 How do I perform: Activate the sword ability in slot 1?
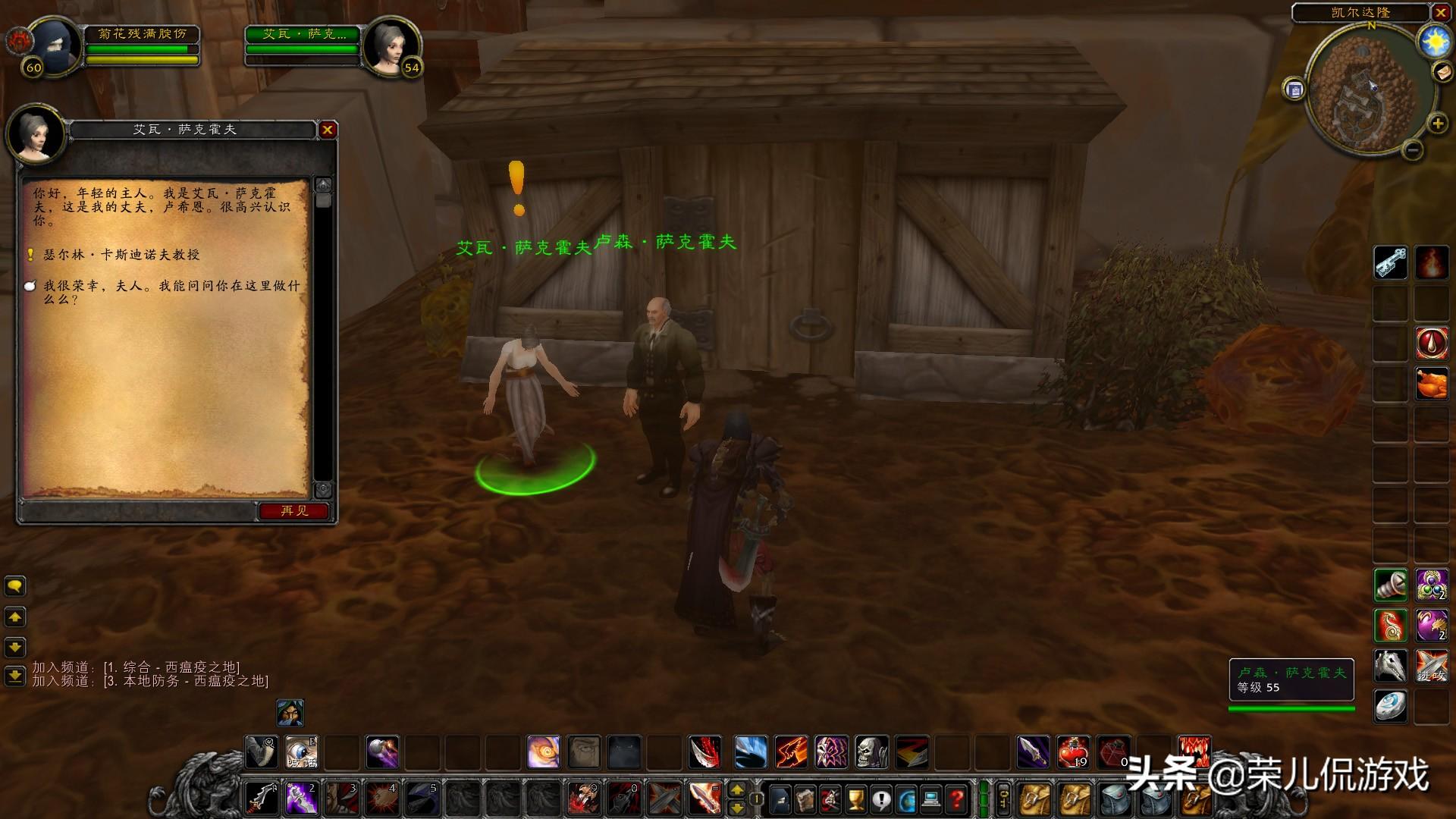[262, 799]
